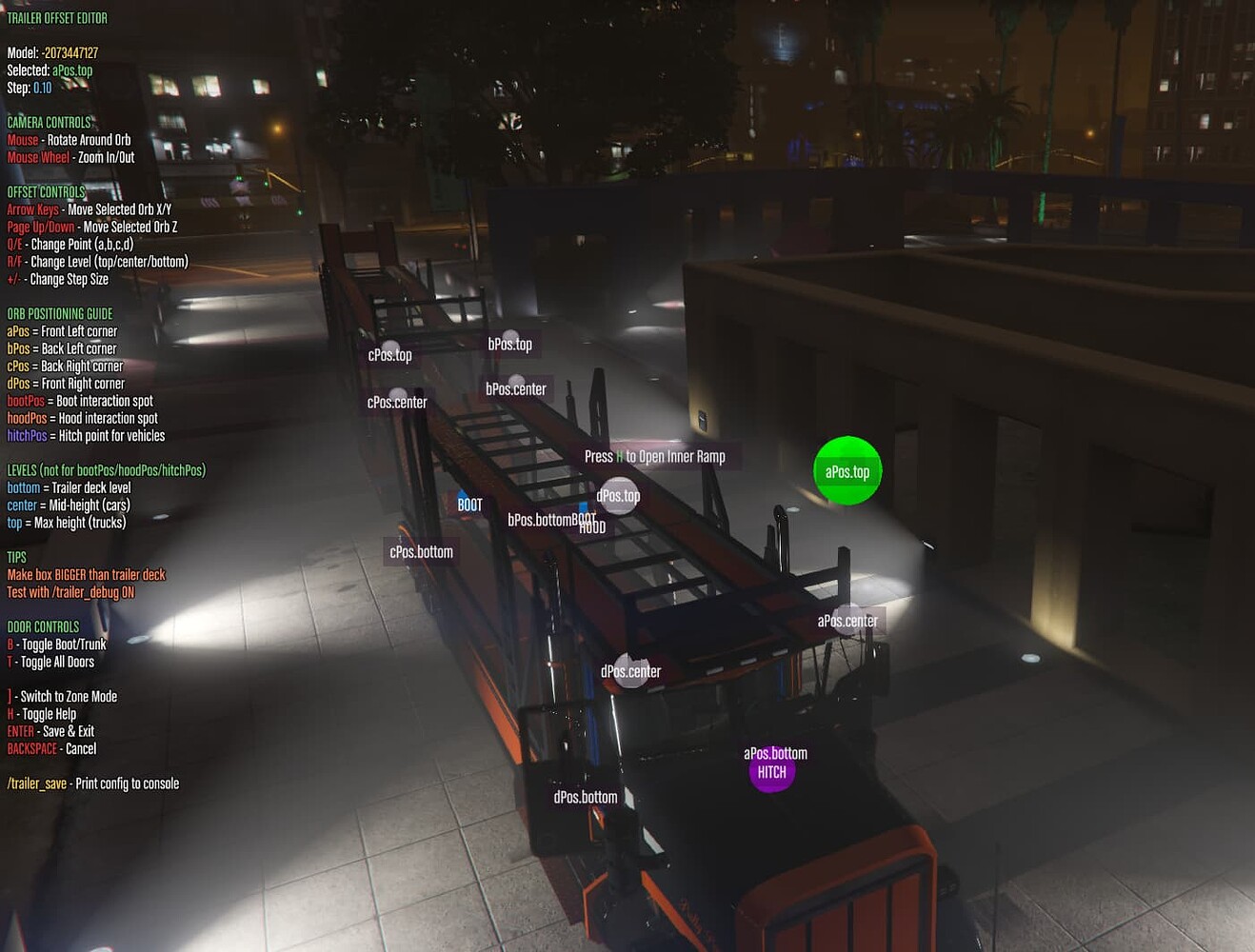
Task: Select the HOOD interaction spot marker
Action: 591,526
